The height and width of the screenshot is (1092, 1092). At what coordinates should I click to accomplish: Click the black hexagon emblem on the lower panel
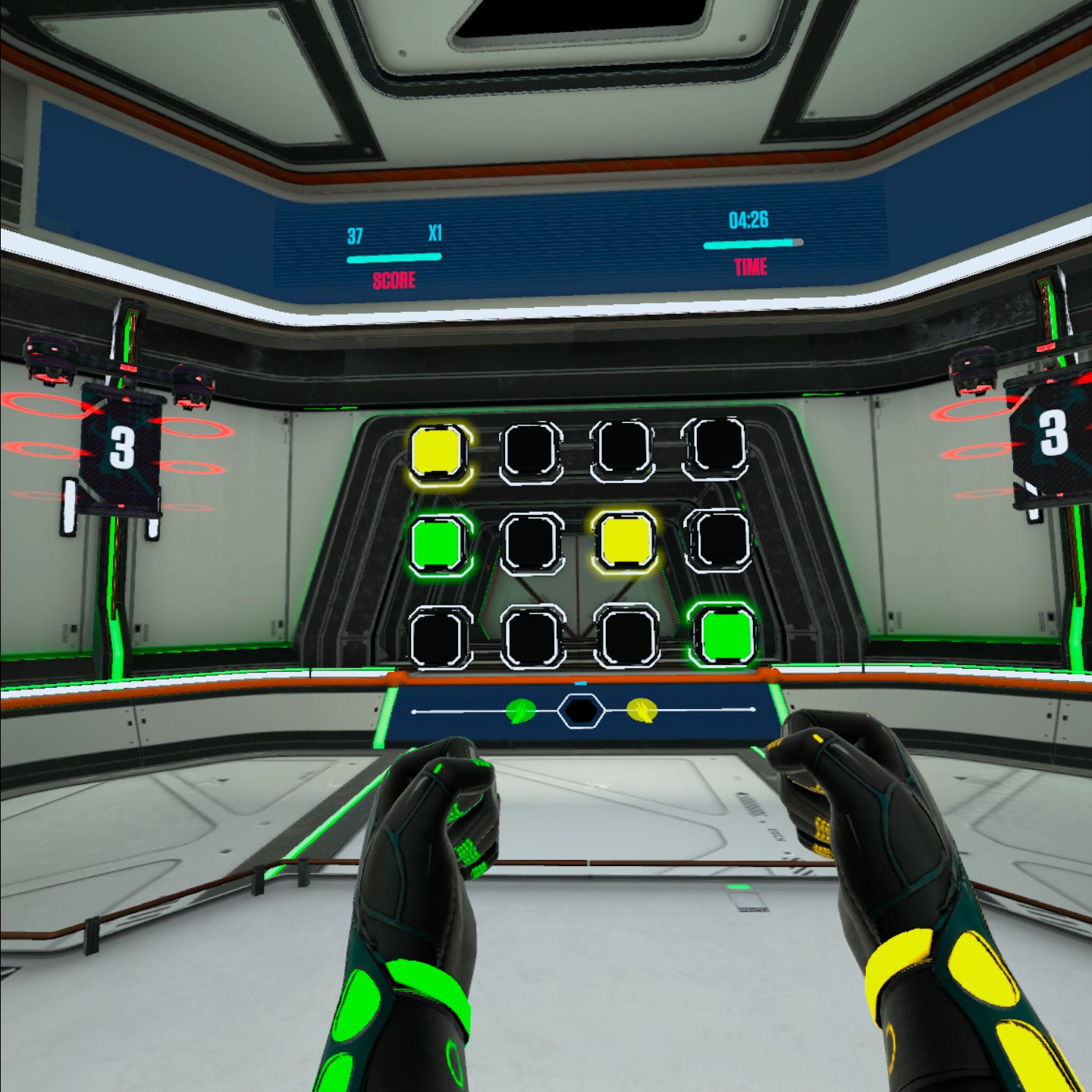click(x=579, y=711)
